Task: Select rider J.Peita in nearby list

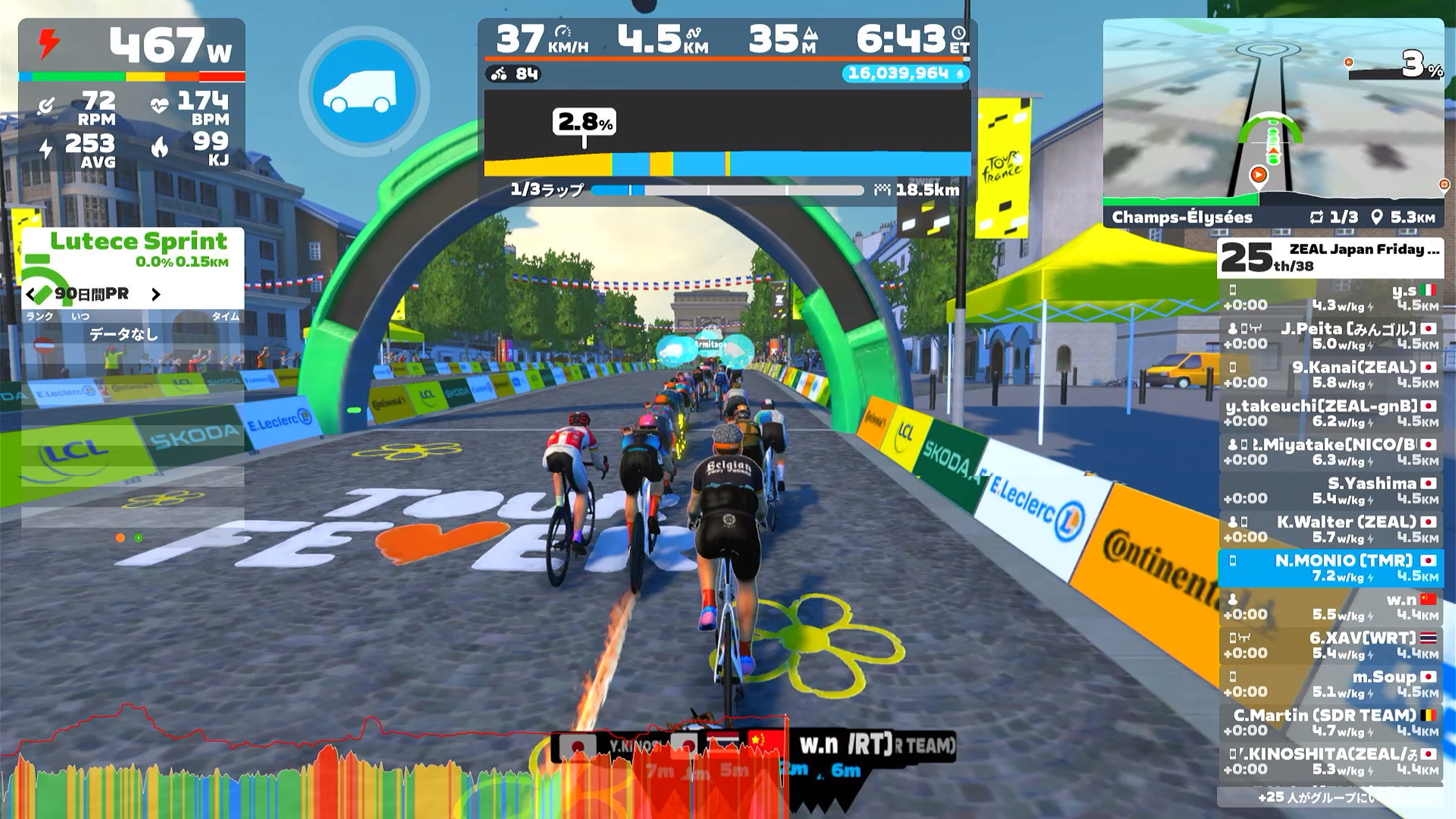Action: click(x=1330, y=336)
